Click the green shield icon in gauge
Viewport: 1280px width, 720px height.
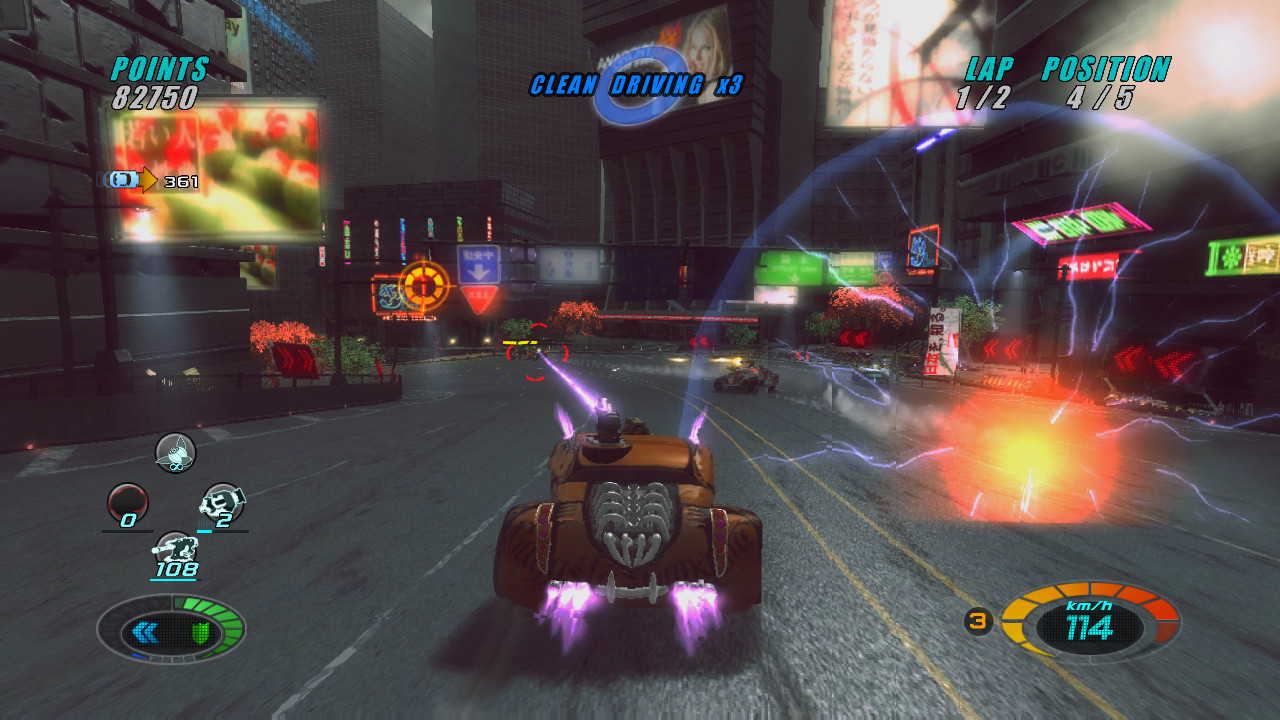point(199,633)
